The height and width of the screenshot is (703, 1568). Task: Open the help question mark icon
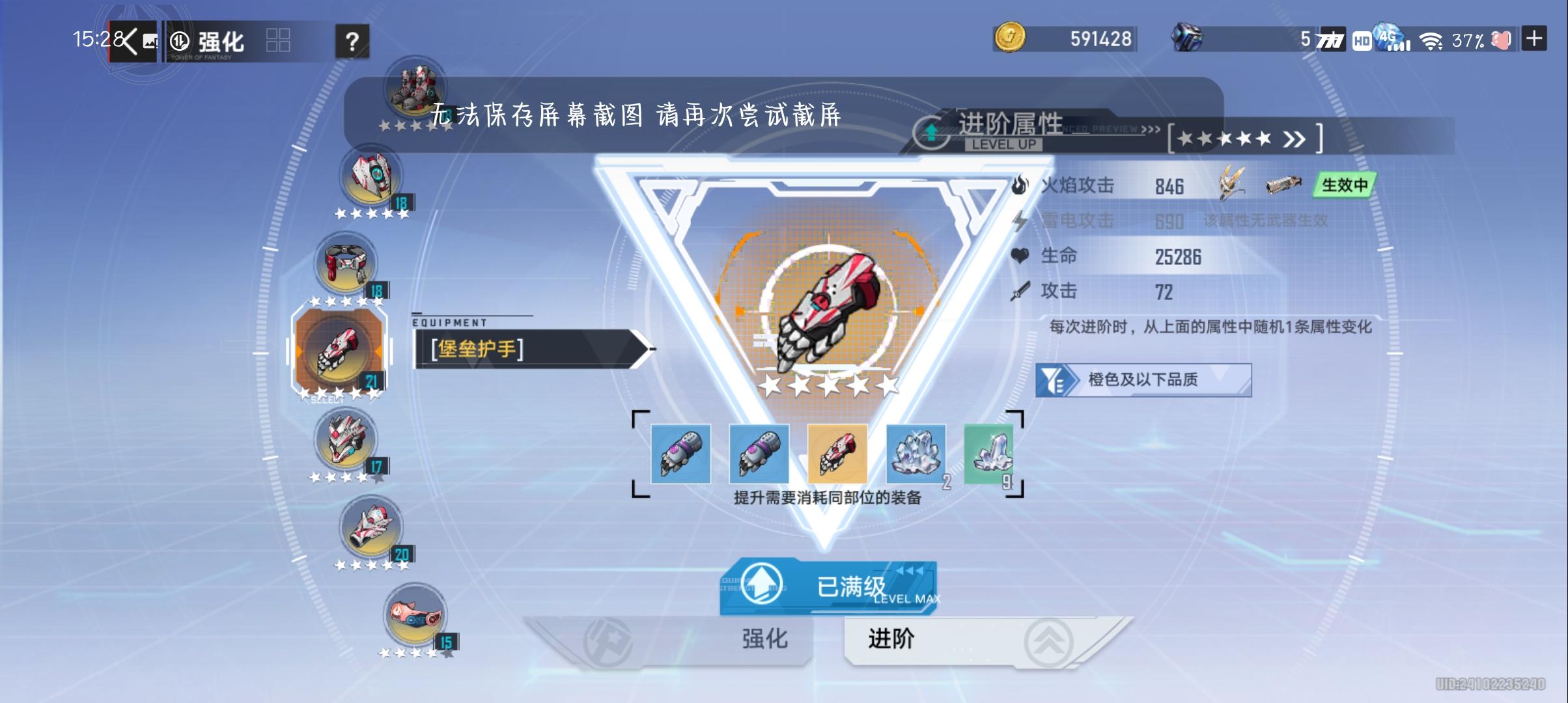[352, 41]
